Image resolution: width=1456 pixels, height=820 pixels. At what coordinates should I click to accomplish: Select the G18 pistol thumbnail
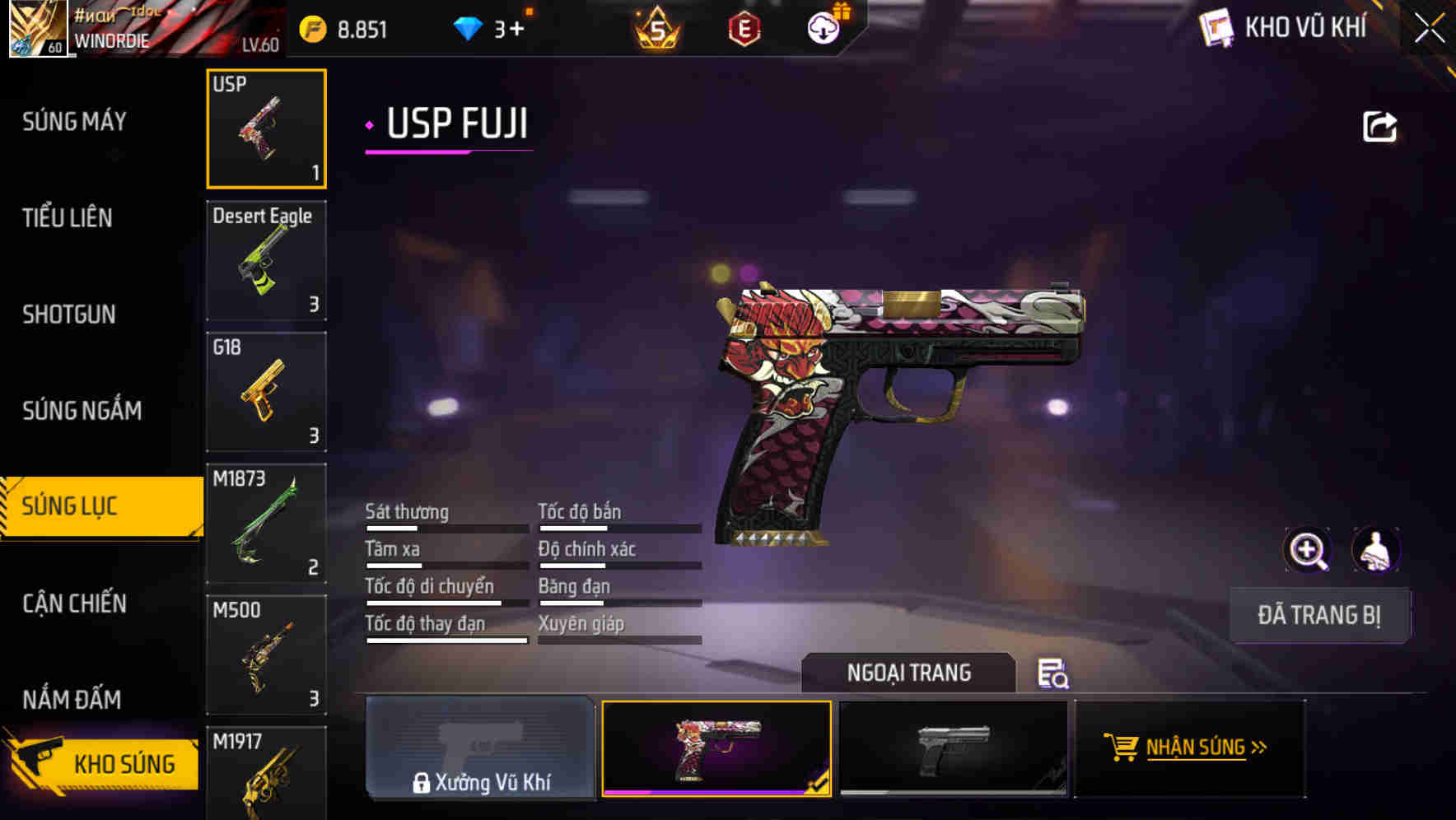(266, 393)
